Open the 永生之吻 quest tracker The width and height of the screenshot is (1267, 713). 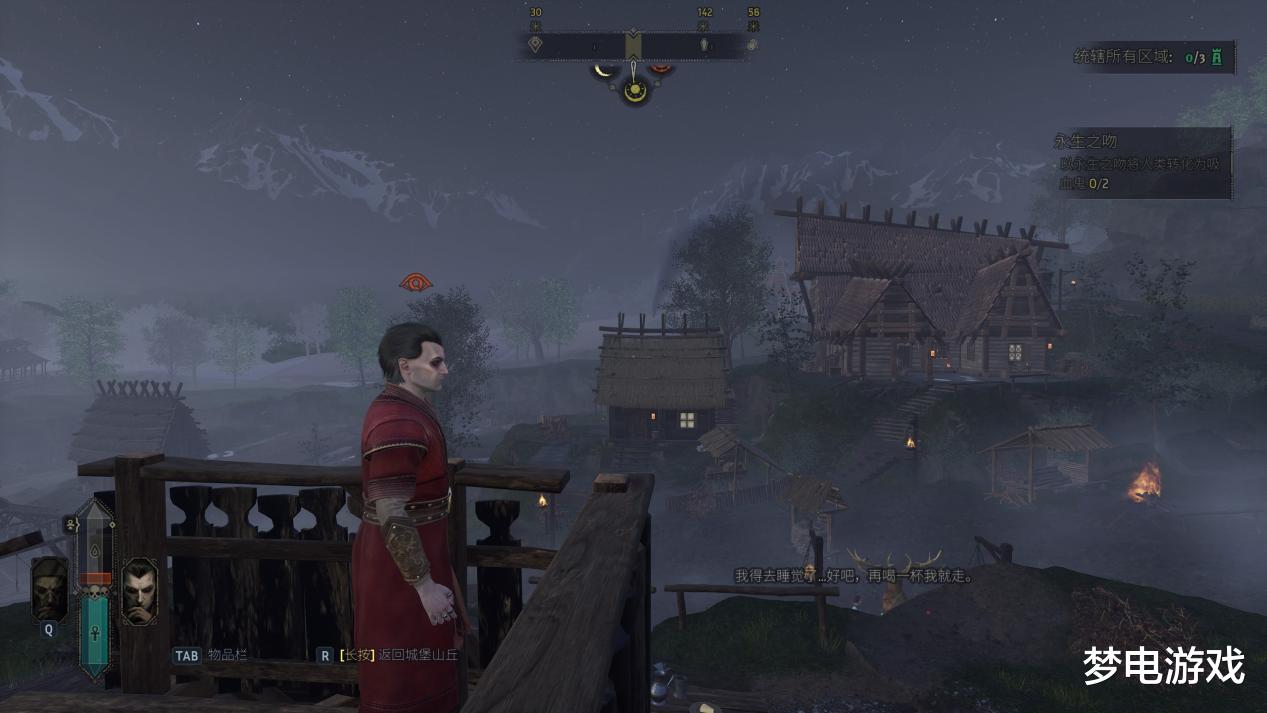pyautogui.click(x=1141, y=160)
